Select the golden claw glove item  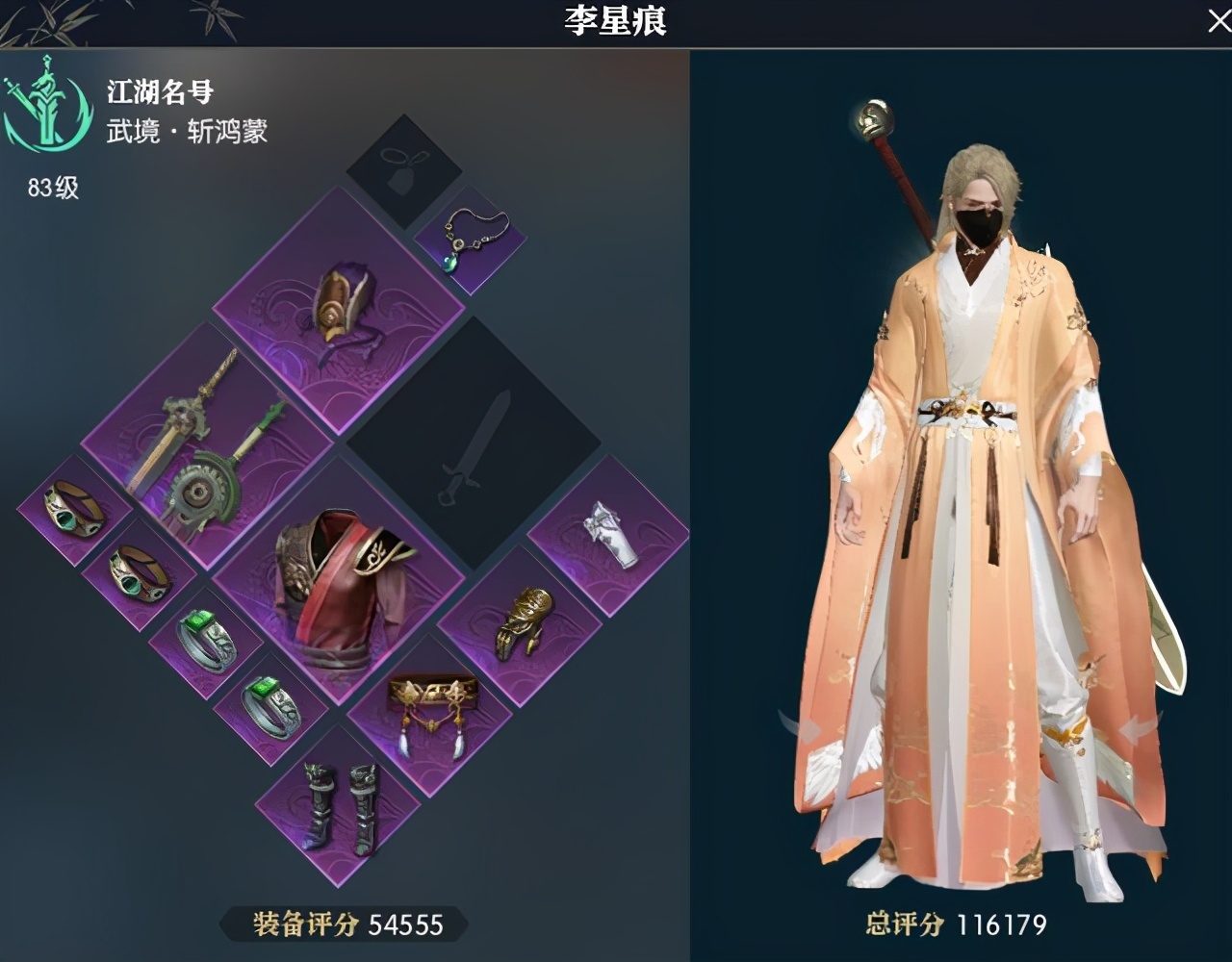[x=522, y=625]
